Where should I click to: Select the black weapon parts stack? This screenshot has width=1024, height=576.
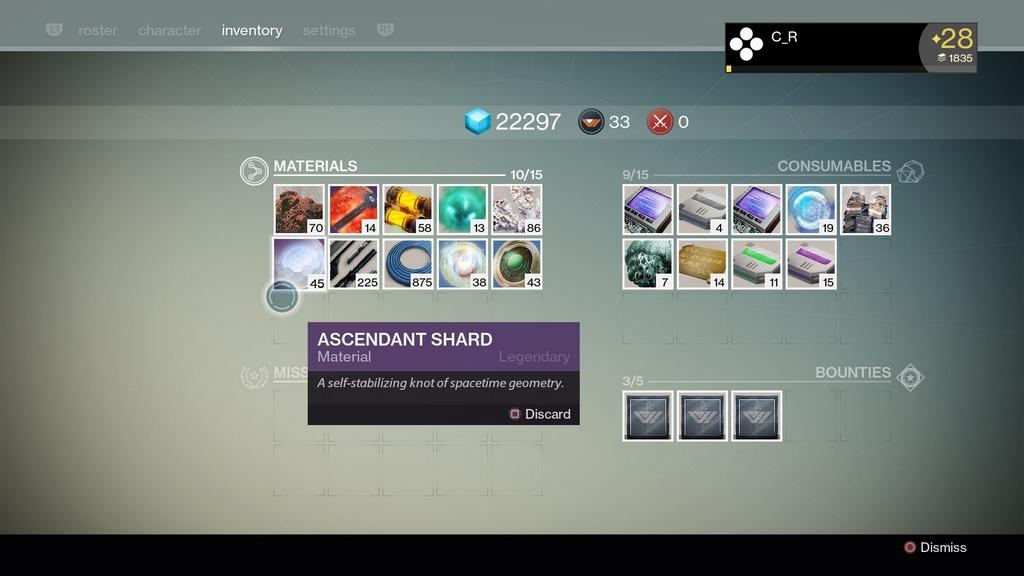(x=353, y=264)
